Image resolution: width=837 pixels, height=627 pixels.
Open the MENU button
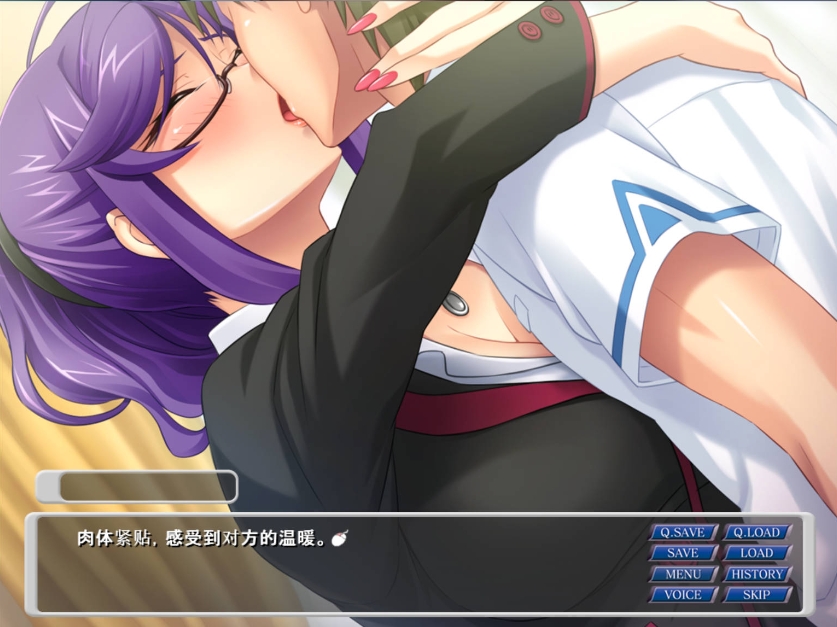click(x=683, y=574)
